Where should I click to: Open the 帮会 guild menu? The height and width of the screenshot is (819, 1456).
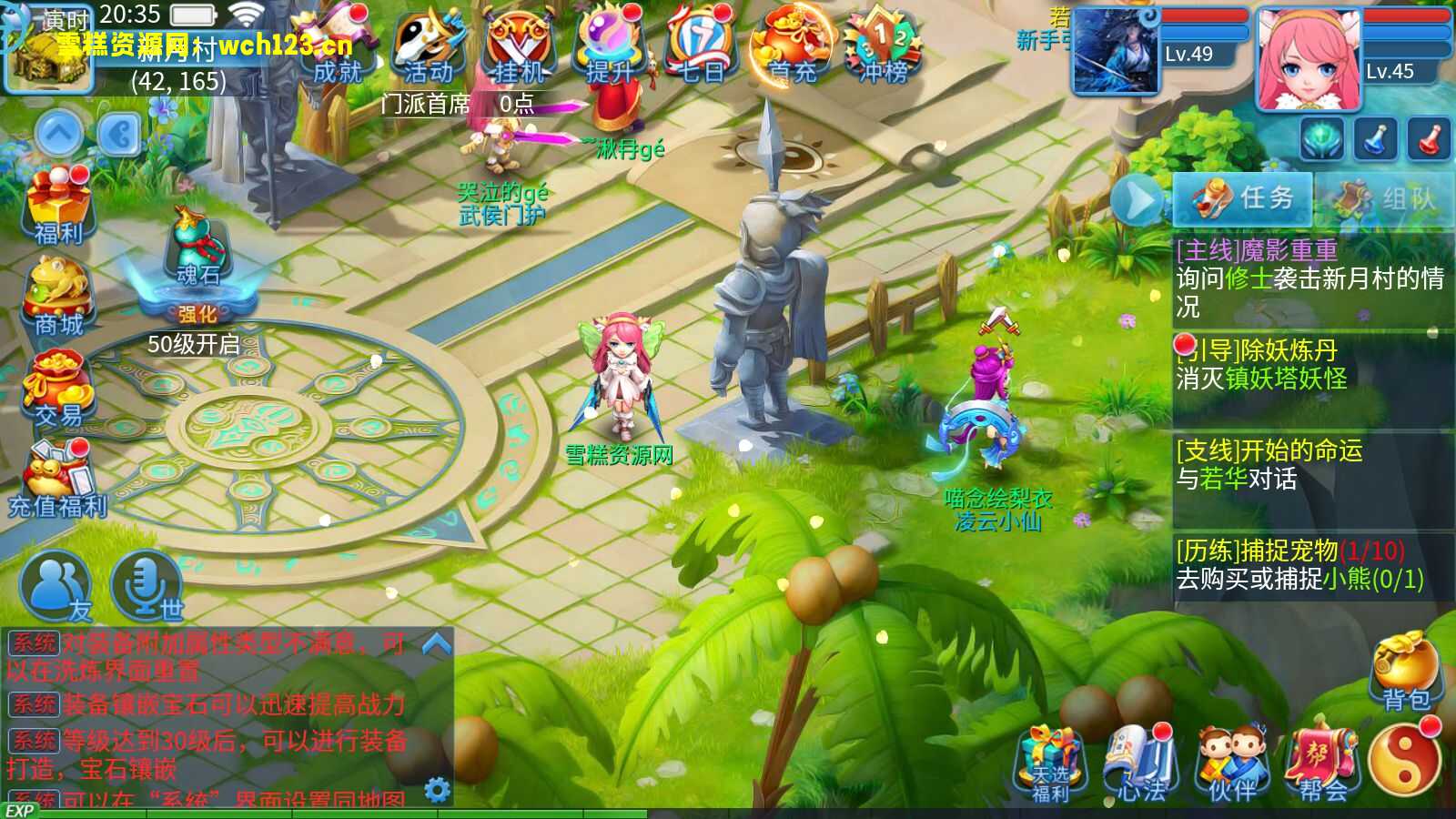(x=1321, y=763)
